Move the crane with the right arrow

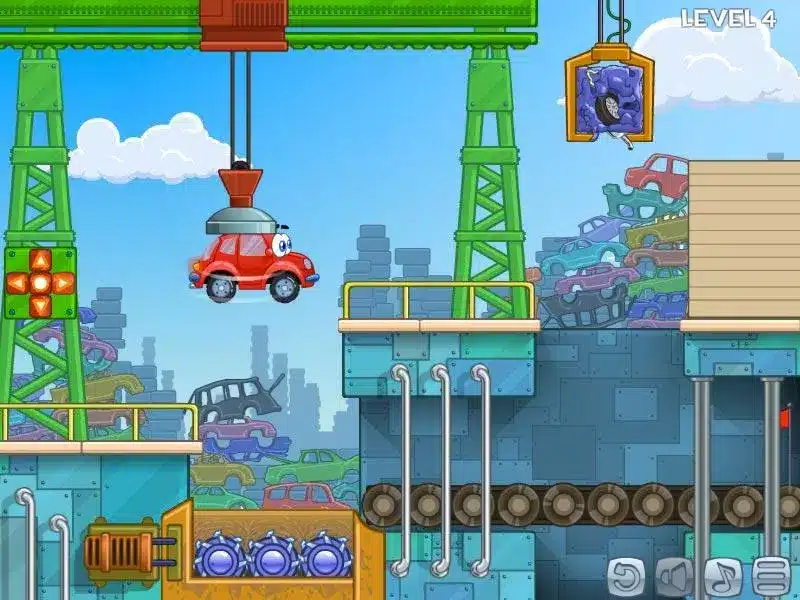coord(62,283)
